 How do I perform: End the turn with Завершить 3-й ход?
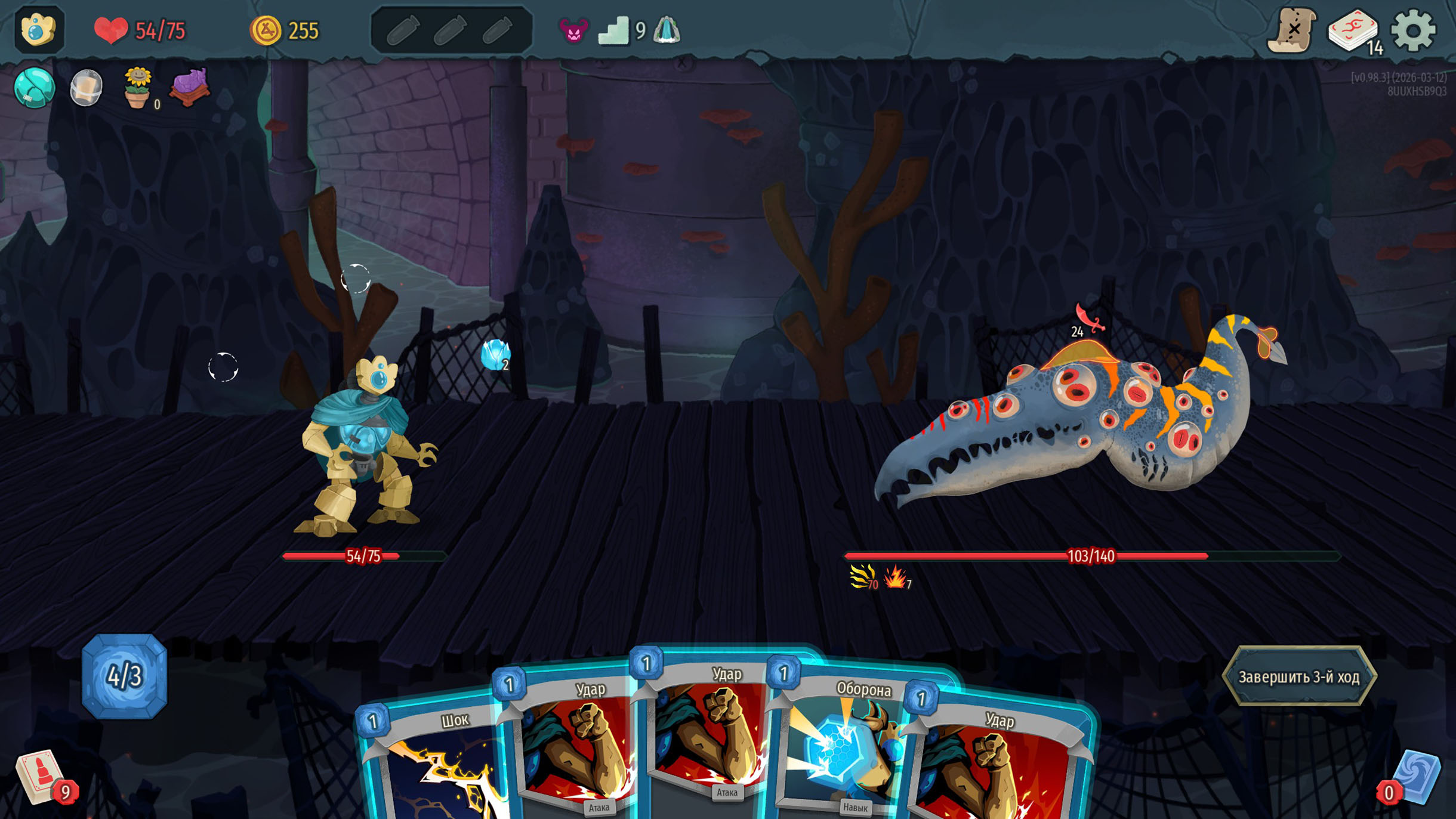point(1298,677)
